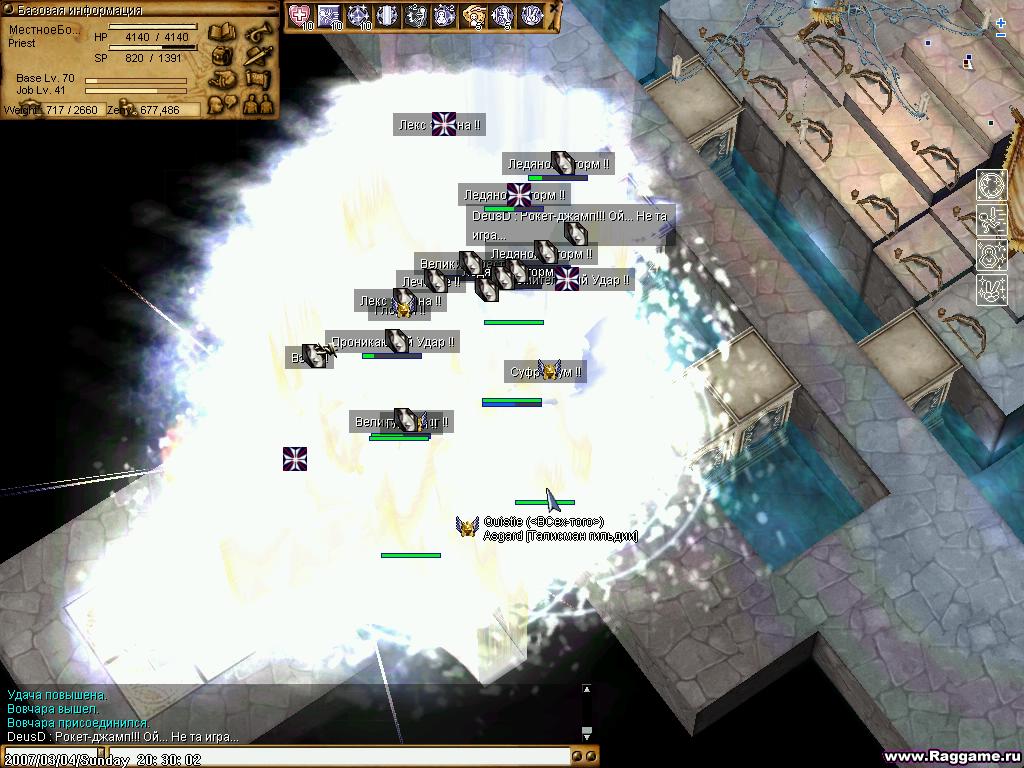Select the second hotbar skill slot

pos(329,16)
